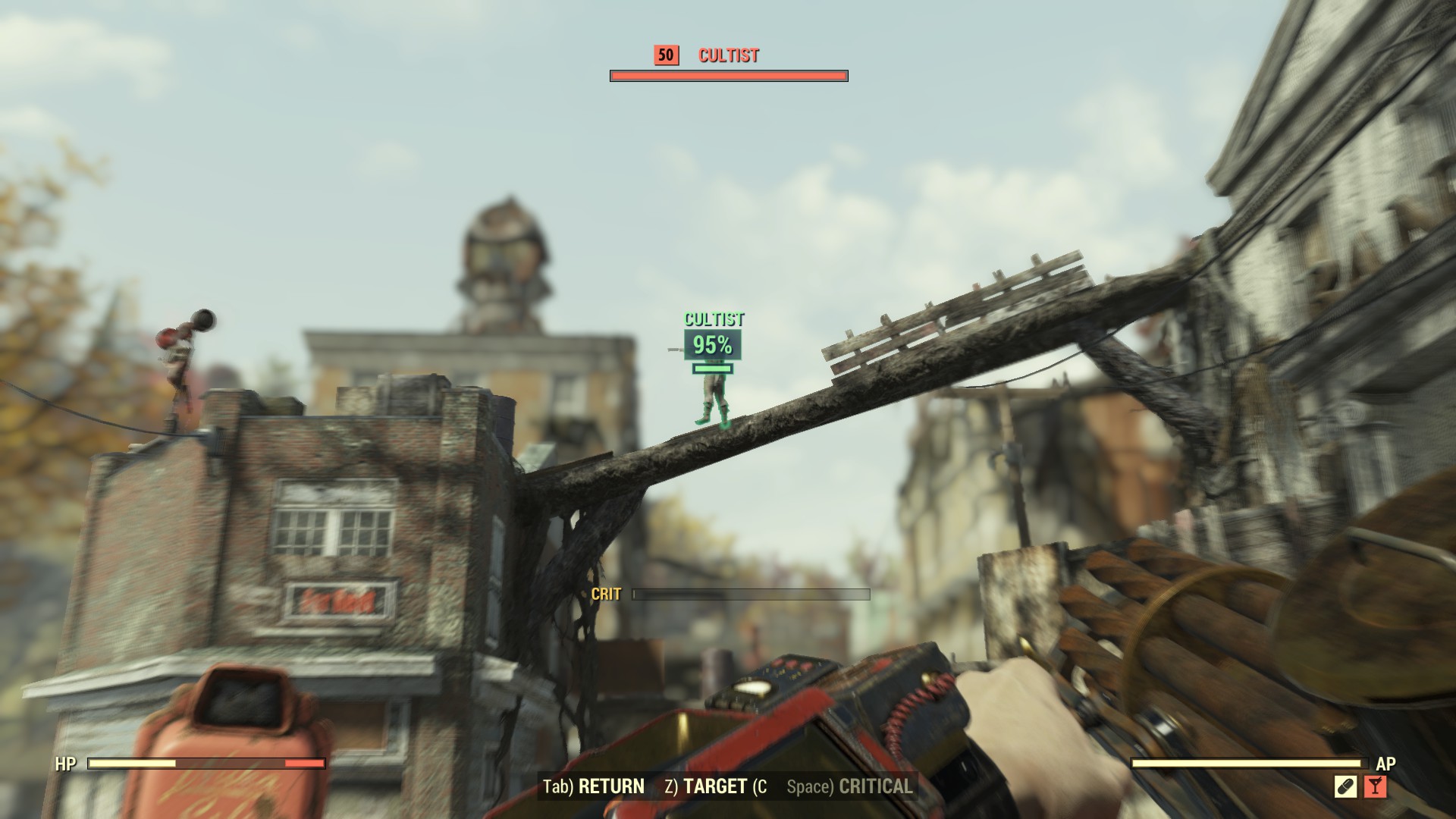The image size is (1456, 819).
Task: Click the small health bar under 95%
Action: coord(711,369)
